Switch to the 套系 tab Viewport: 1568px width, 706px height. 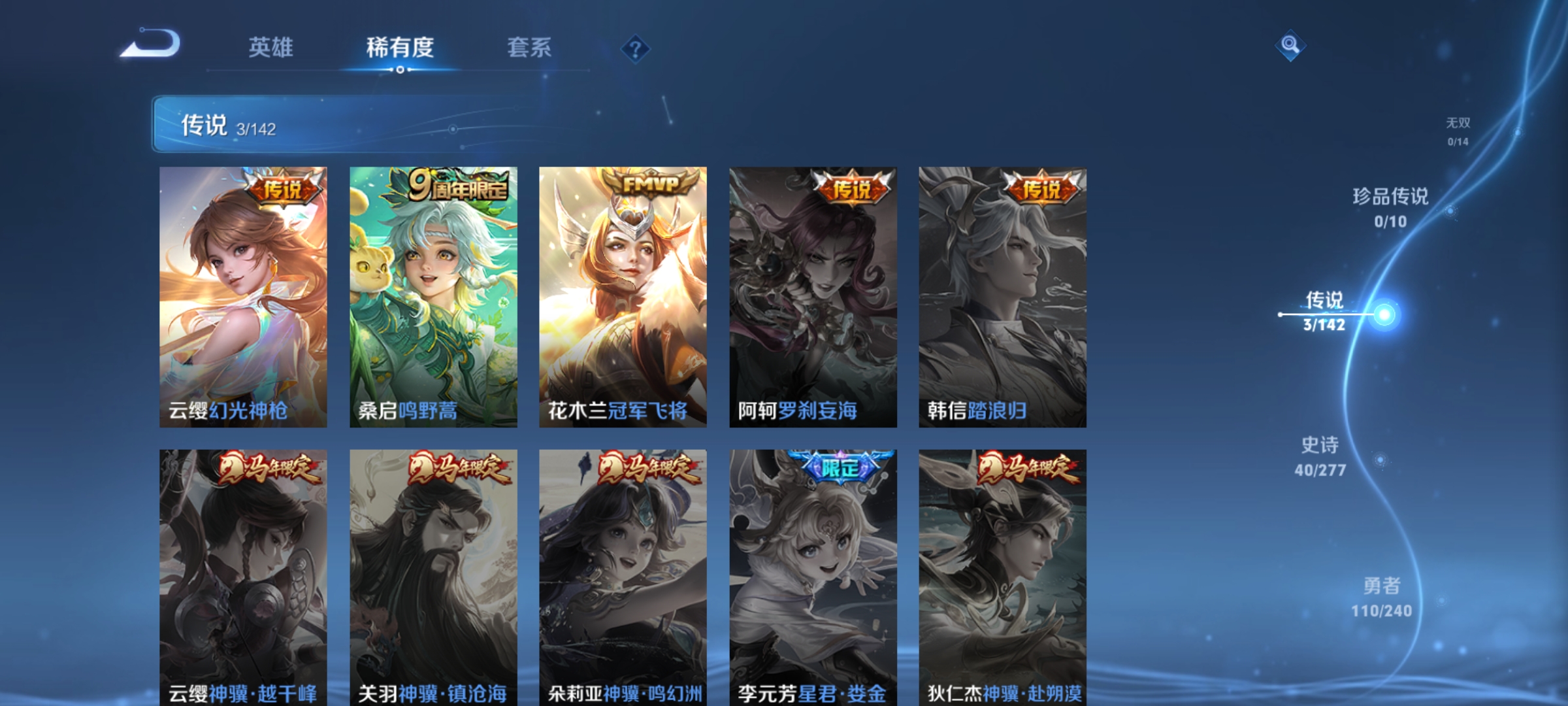pyautogui.click(x=529, y=47)
